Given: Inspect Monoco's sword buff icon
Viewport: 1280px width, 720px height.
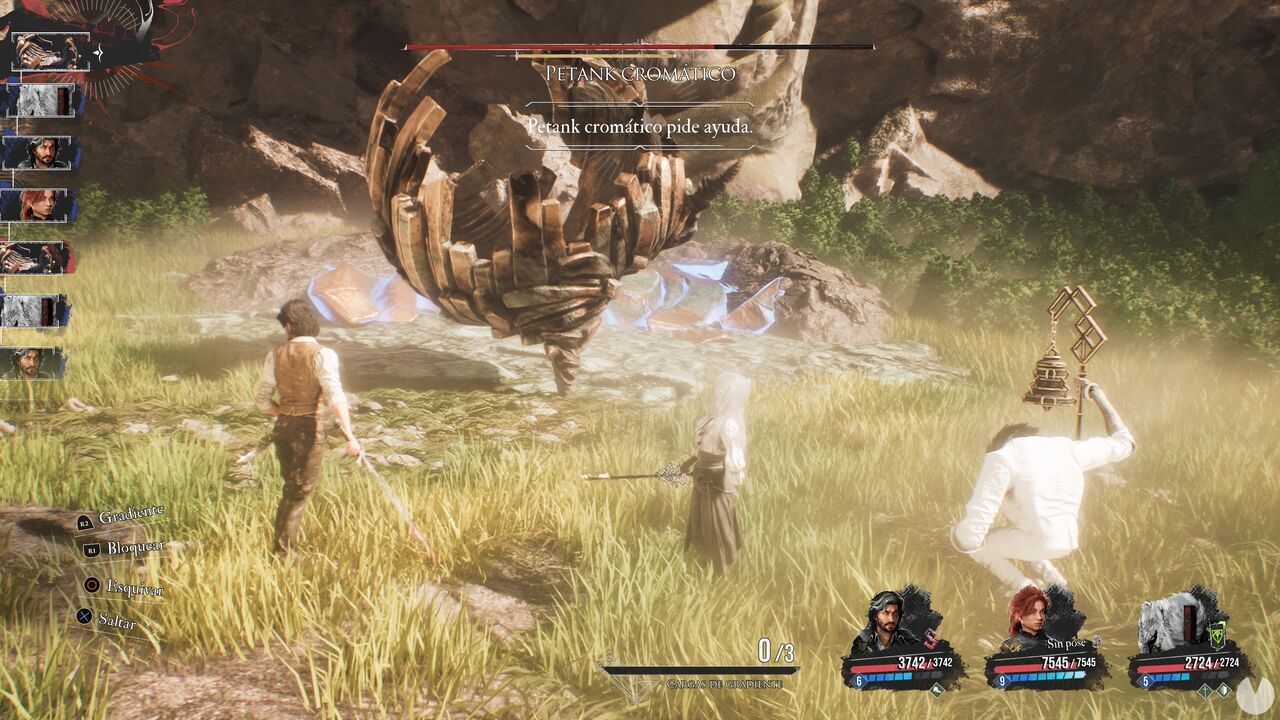Looking at the screenshot, I should click(1204, 689).
